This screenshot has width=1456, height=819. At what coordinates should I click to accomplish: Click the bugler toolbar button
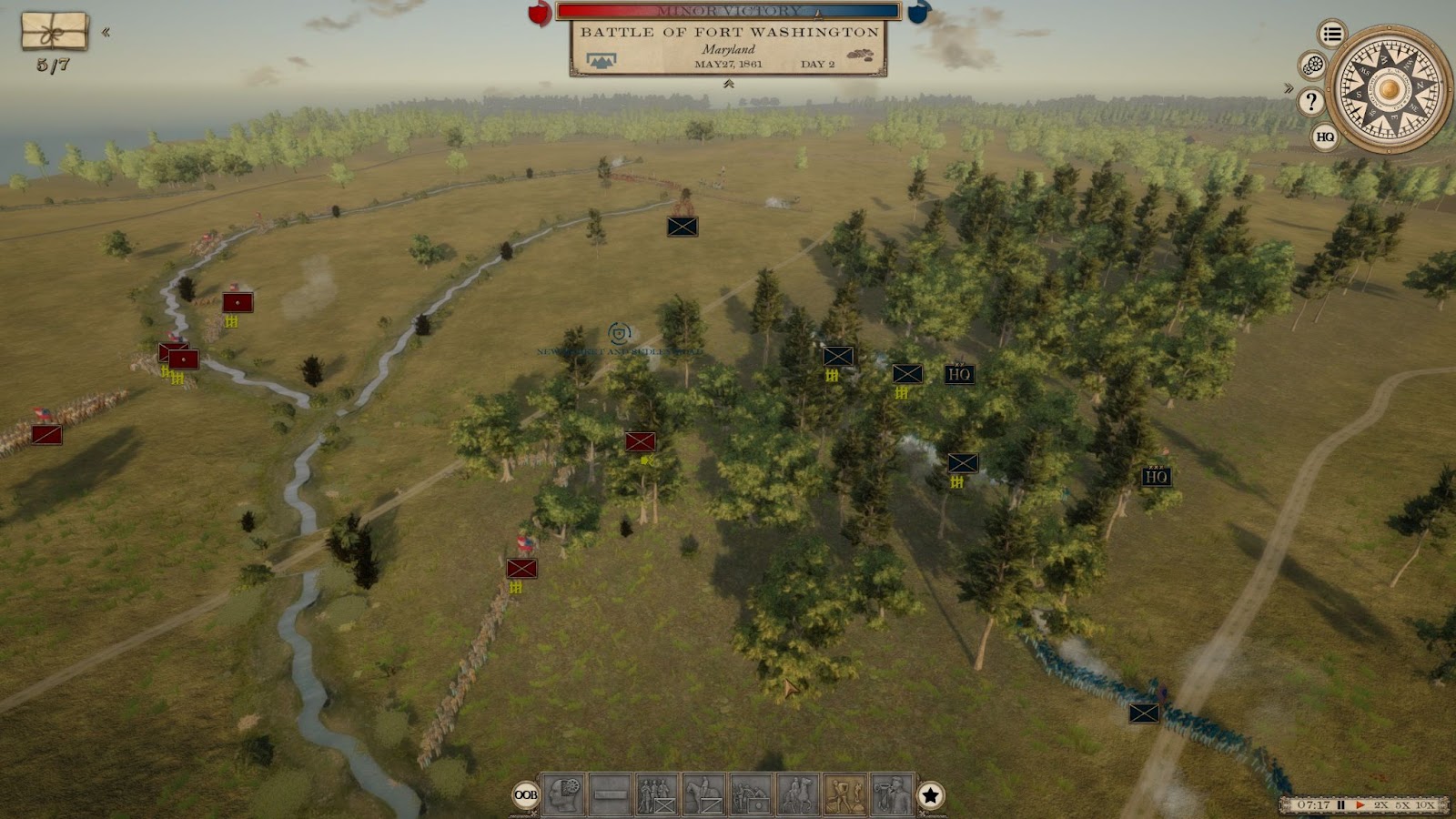(892, 794)
